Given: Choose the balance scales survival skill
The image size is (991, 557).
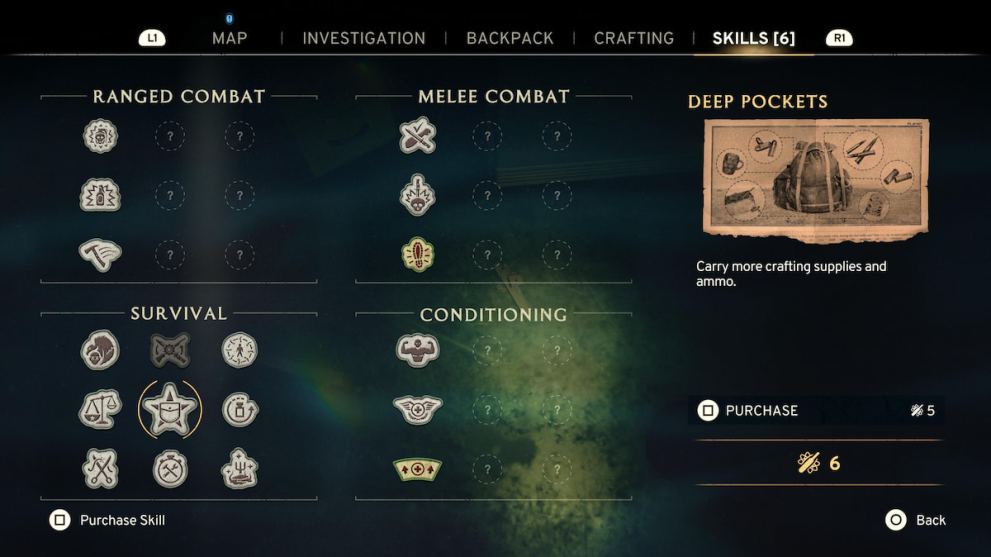Looking at the screenshot, I should click(x=100, y=408).
